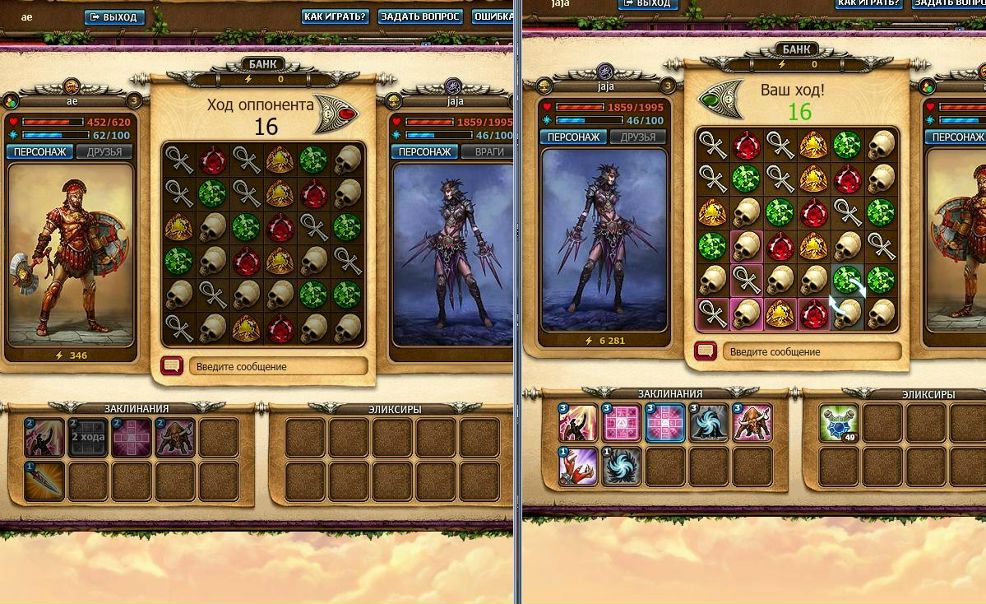Cast the blue-bordered pink grid spell

665,423
